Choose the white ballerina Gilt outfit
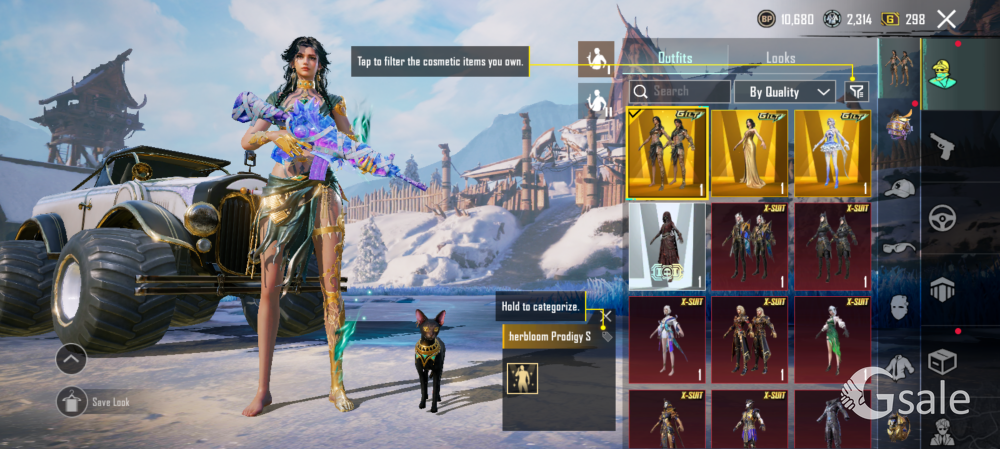This screenshot has height=449, width=1000. [832, 154]
